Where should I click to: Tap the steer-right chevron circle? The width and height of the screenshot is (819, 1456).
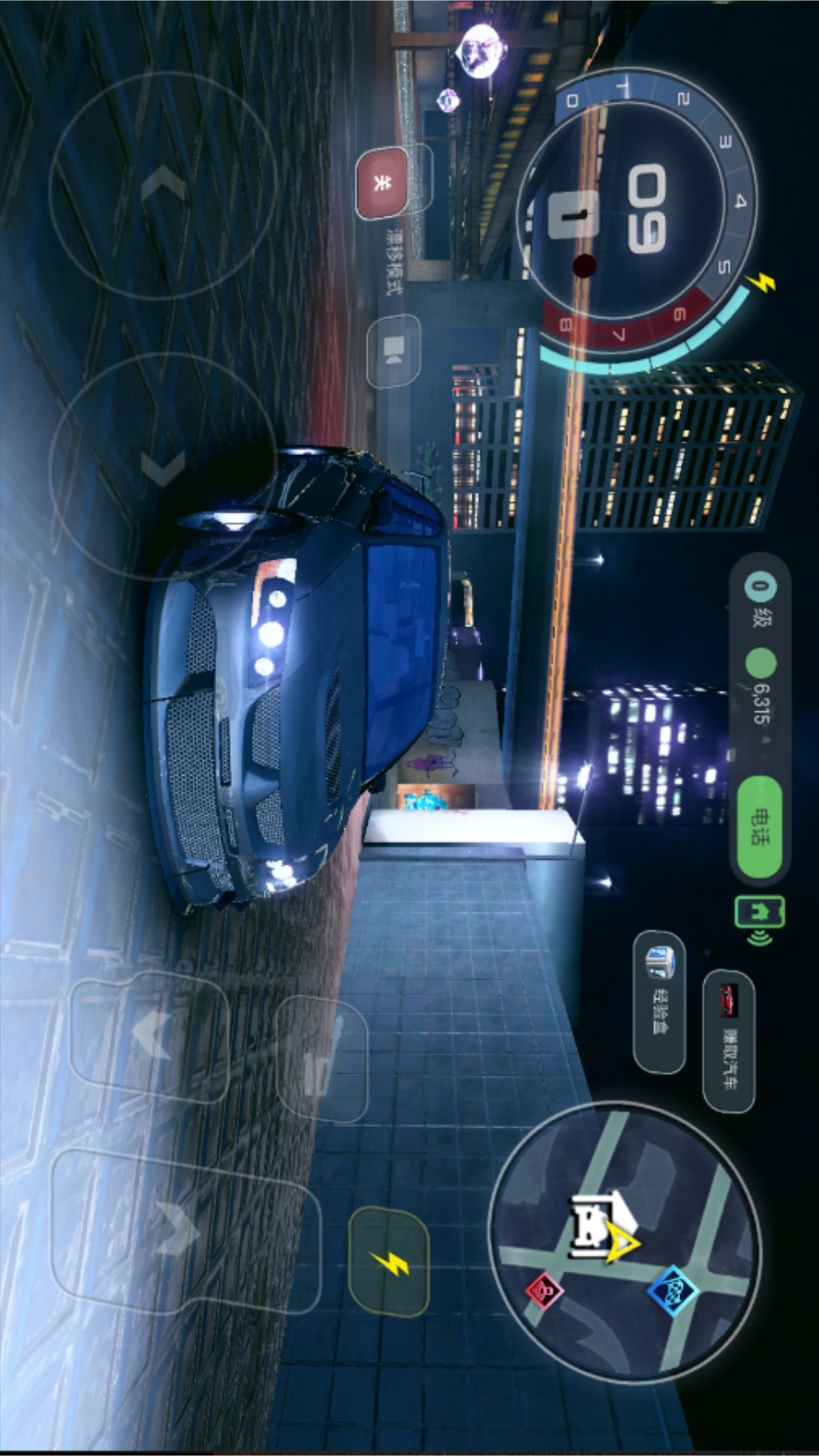[x=163, y=466]
